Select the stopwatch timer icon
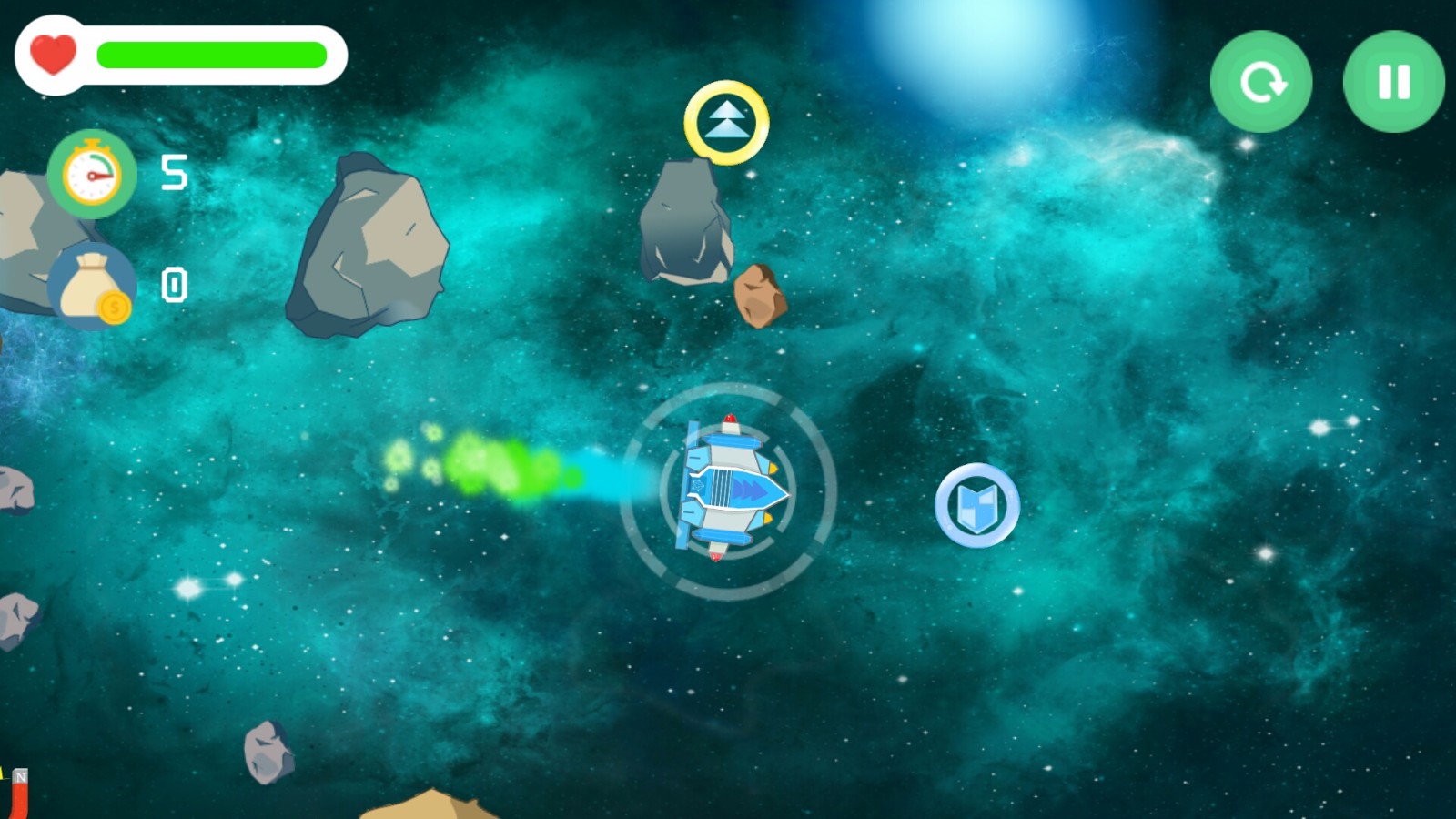The image size is (1456, 819). pyautogui.click(x=90, y=176)
